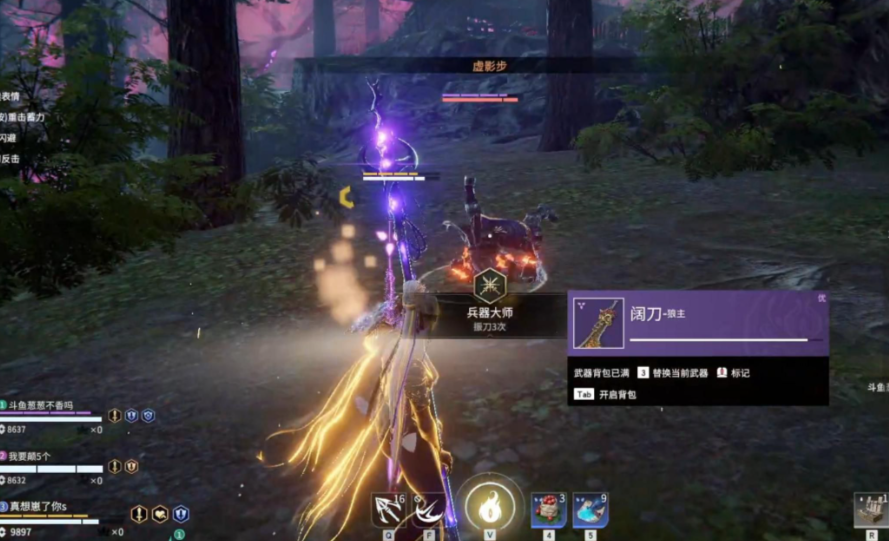Use the blue armor powder item with count 9
The image size is (889, 541).
[x=589, y=509]
